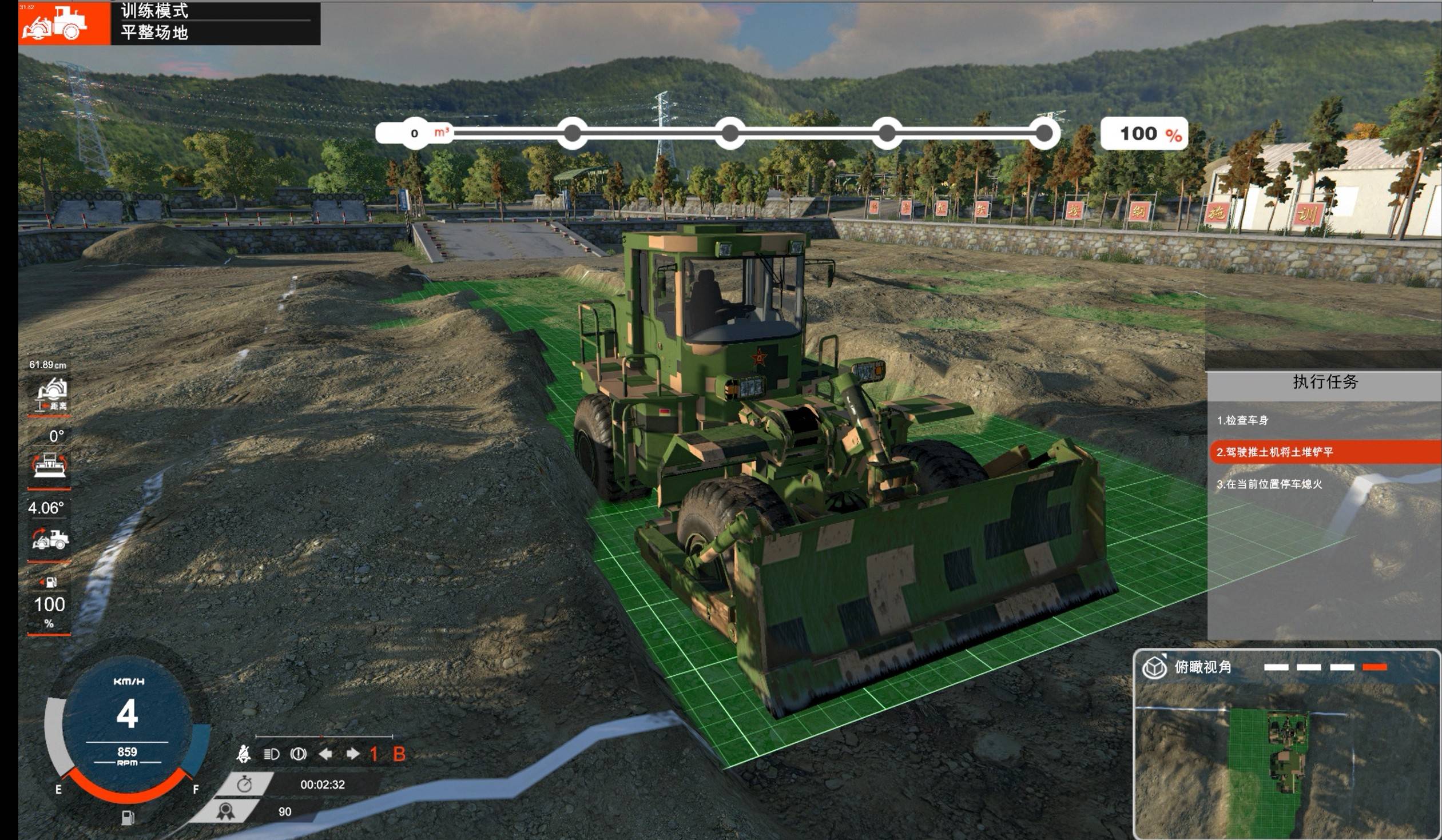This screenshot has width=1442, height=840.
Task: Click the blade tilt angle icon
Action: (x=50, y=465)
